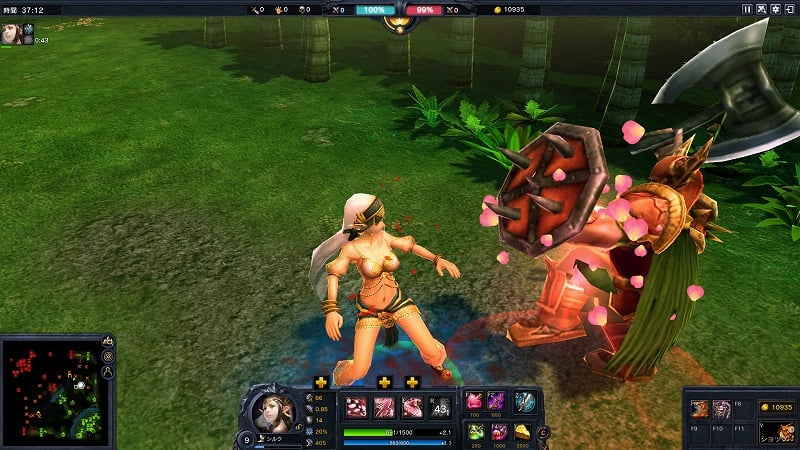
Task: Level up the third skill with yellow plus
Action: (x=411, y=382)
